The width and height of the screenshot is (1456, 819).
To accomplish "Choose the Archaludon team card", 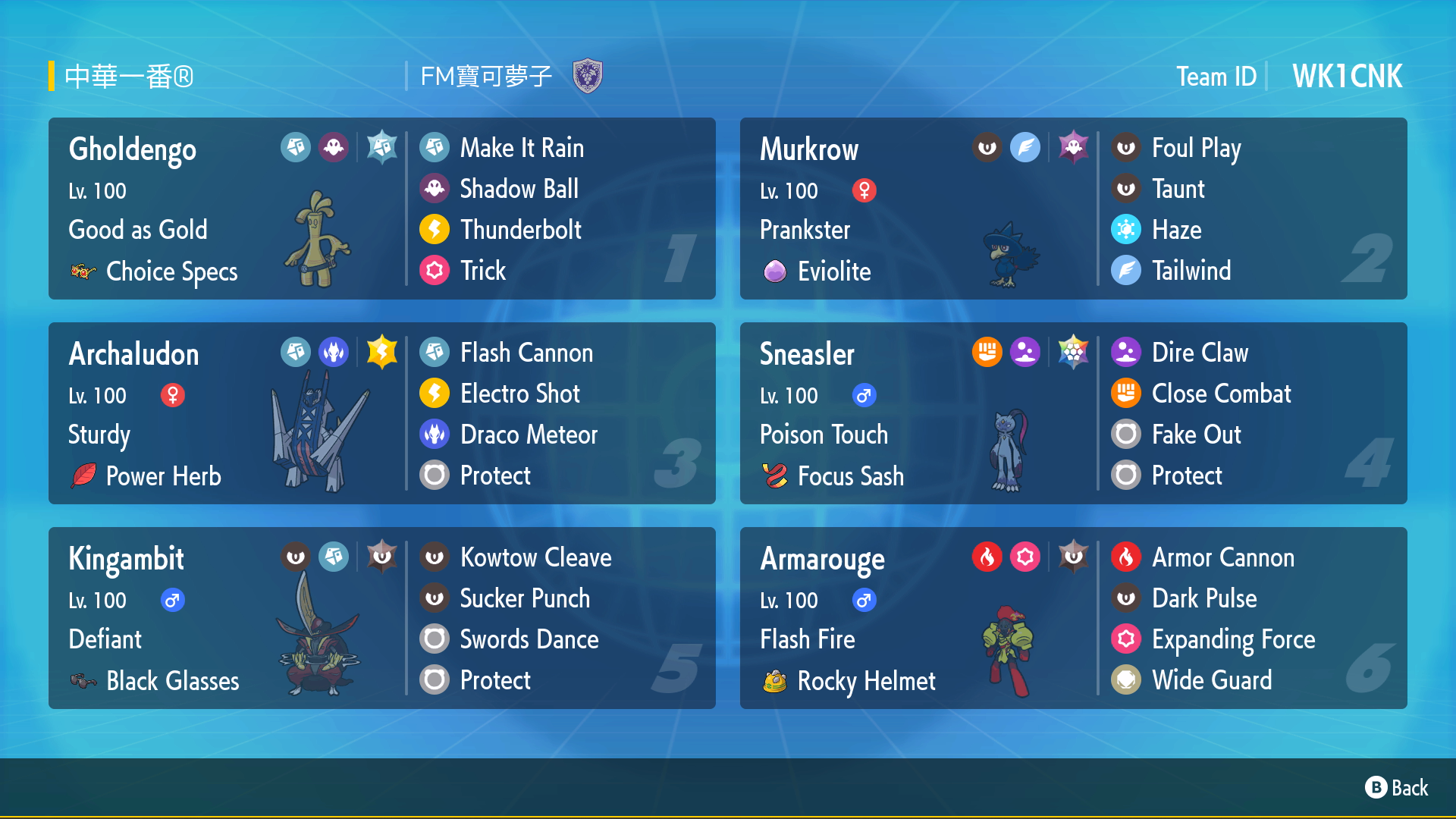I will pyautogui.click(x=381, y=413).
